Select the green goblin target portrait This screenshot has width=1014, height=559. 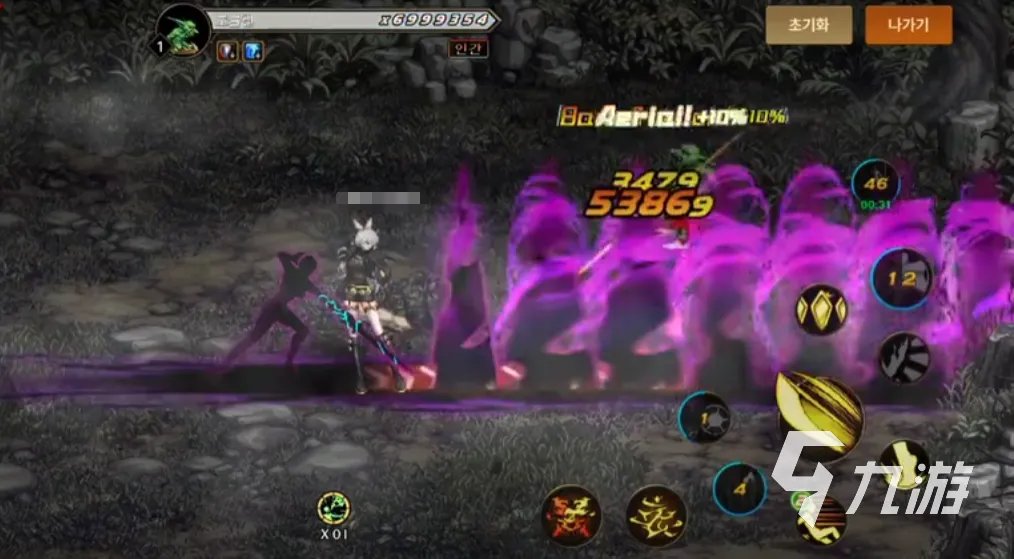[x=184, y=30]
